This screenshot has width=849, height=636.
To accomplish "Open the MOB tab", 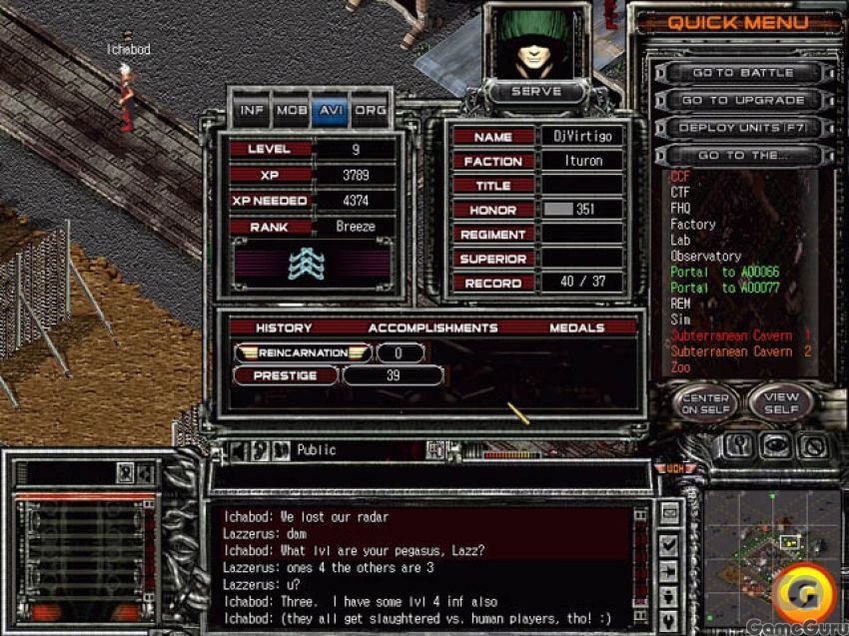I will coord(291,110).
